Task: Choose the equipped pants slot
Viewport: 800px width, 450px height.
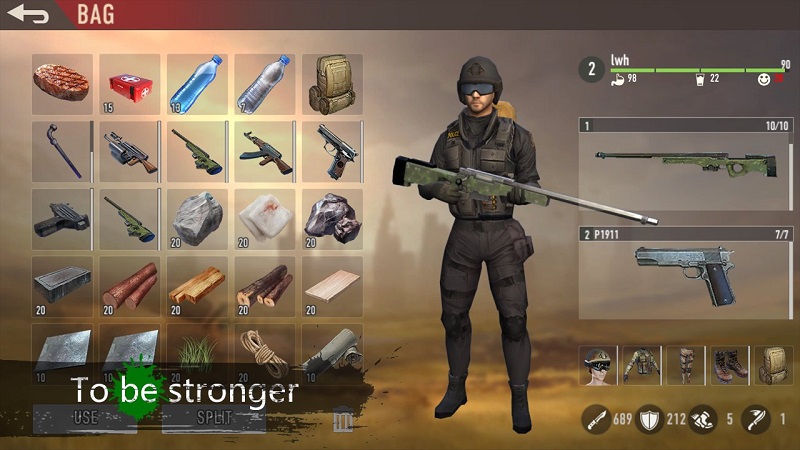Action: pyautogui.click(x=685, y=366)
